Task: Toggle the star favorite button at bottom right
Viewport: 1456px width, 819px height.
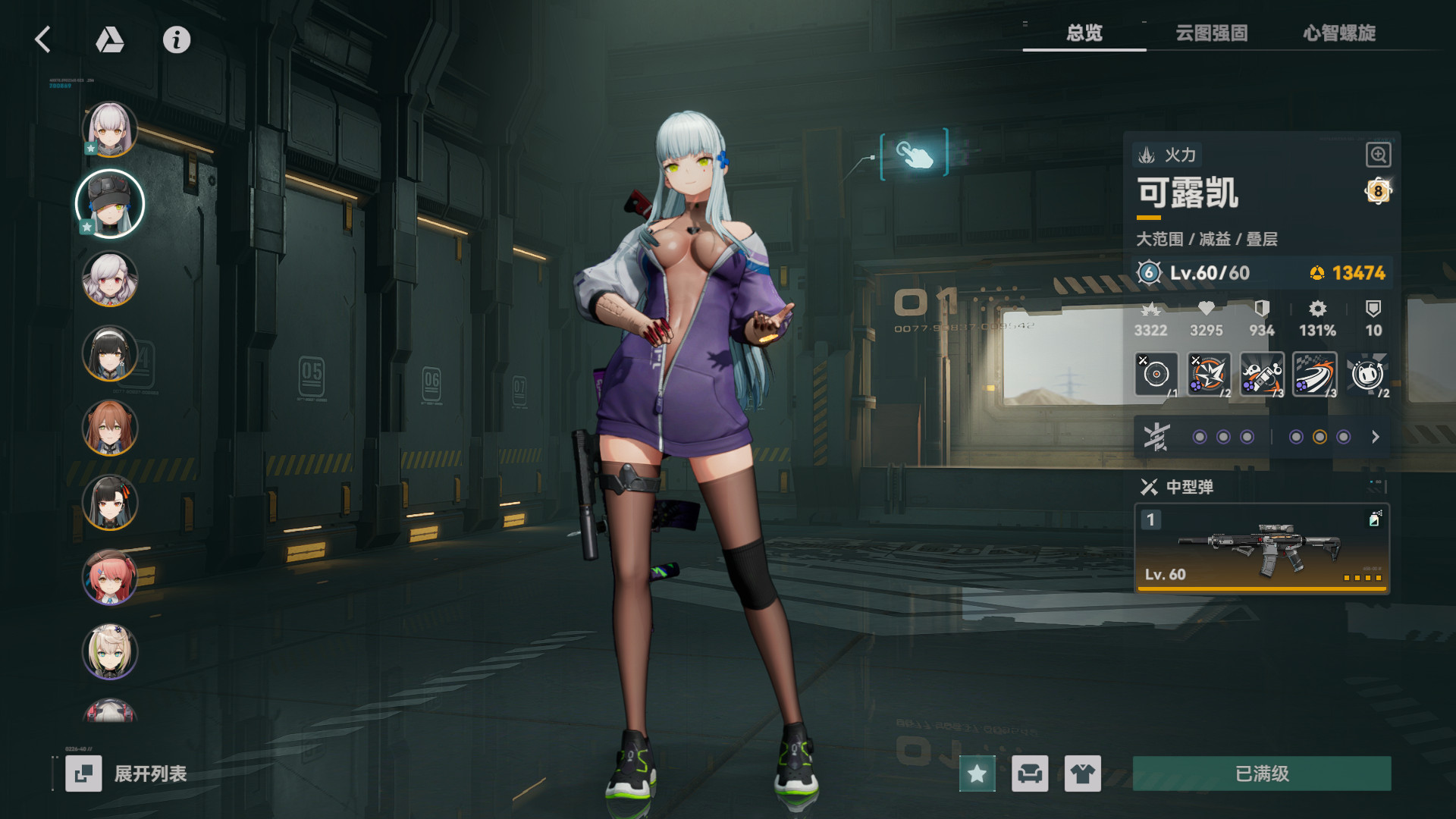Action: click(x=977, y=774)
